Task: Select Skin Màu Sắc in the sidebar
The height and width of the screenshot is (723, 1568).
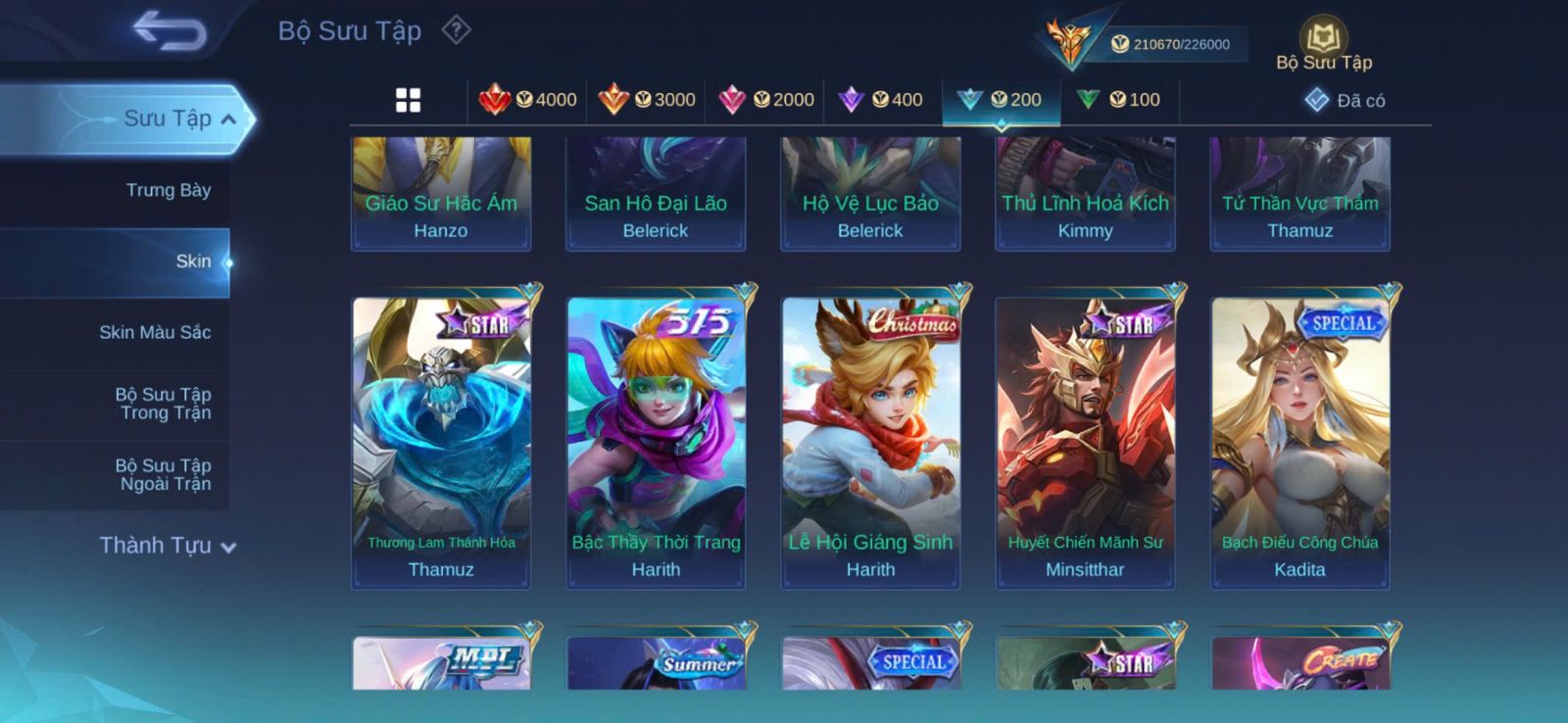Action: click(x=154, y=332)
